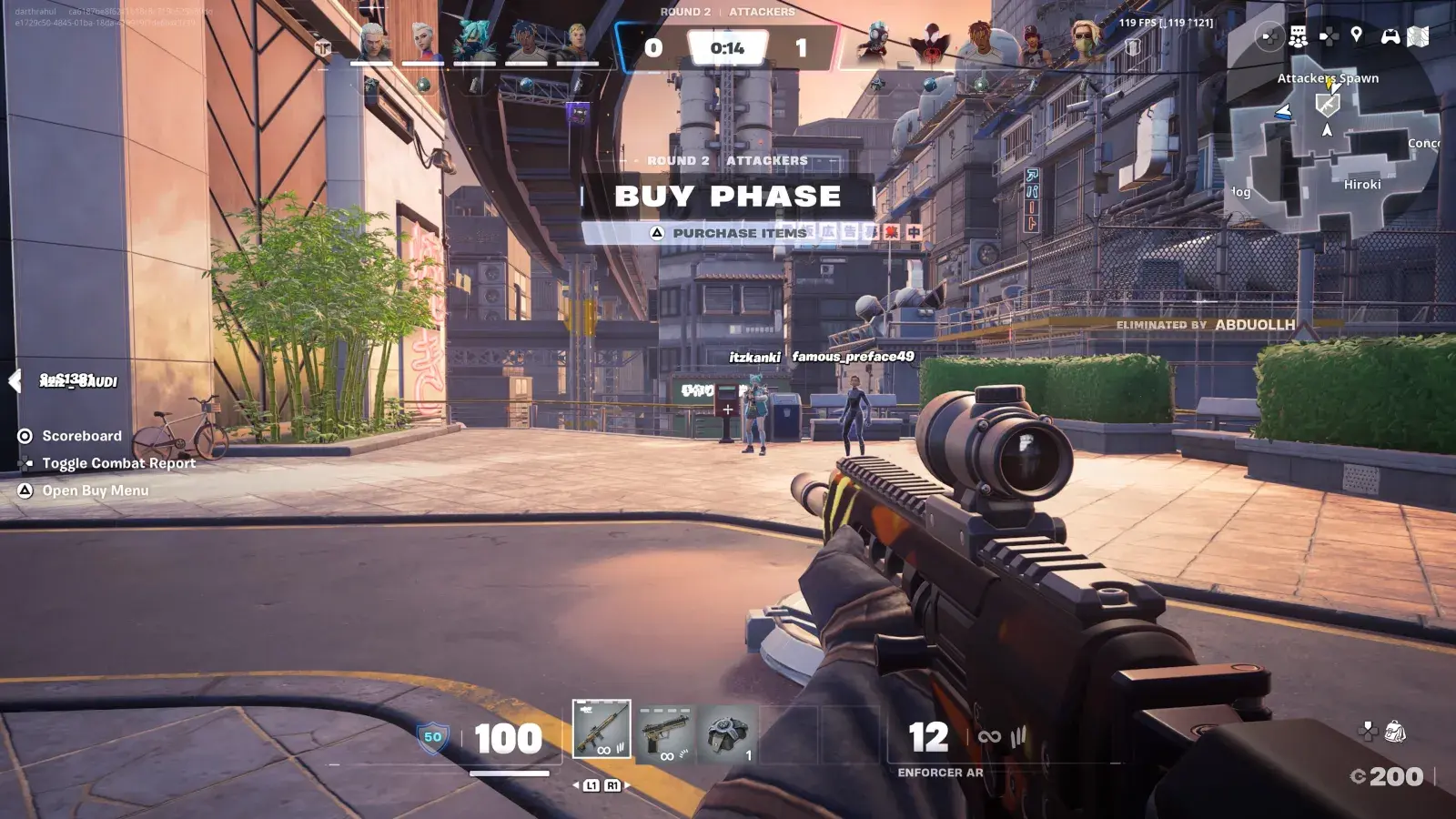The width and height of the screenshot is (1456, 819).
Task: Open the map using the map icon
Action: coord(1418,39)
